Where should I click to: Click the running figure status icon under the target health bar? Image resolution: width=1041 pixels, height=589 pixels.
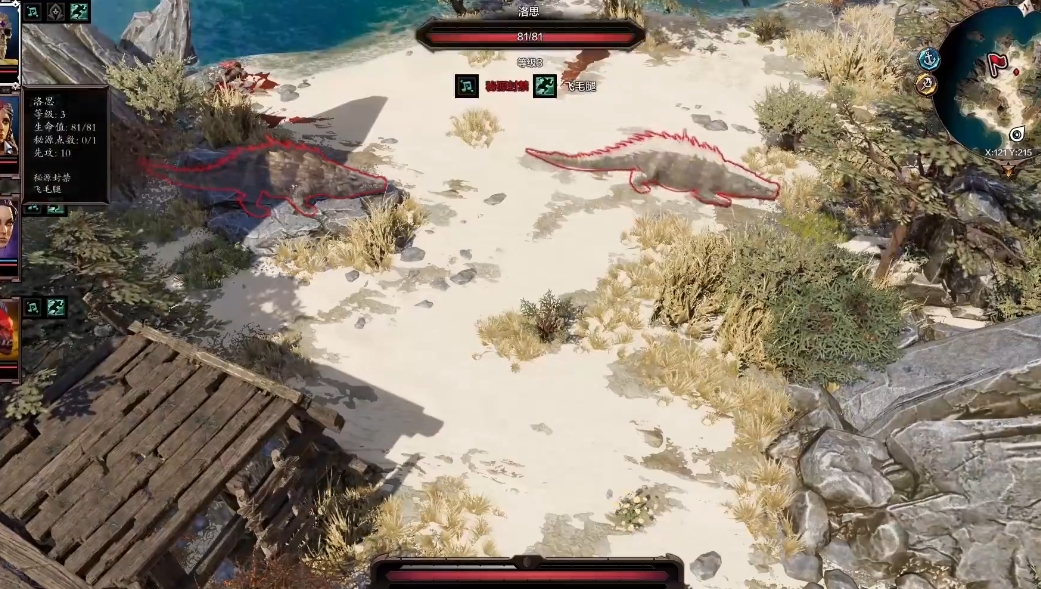click(x=545, y=86)
